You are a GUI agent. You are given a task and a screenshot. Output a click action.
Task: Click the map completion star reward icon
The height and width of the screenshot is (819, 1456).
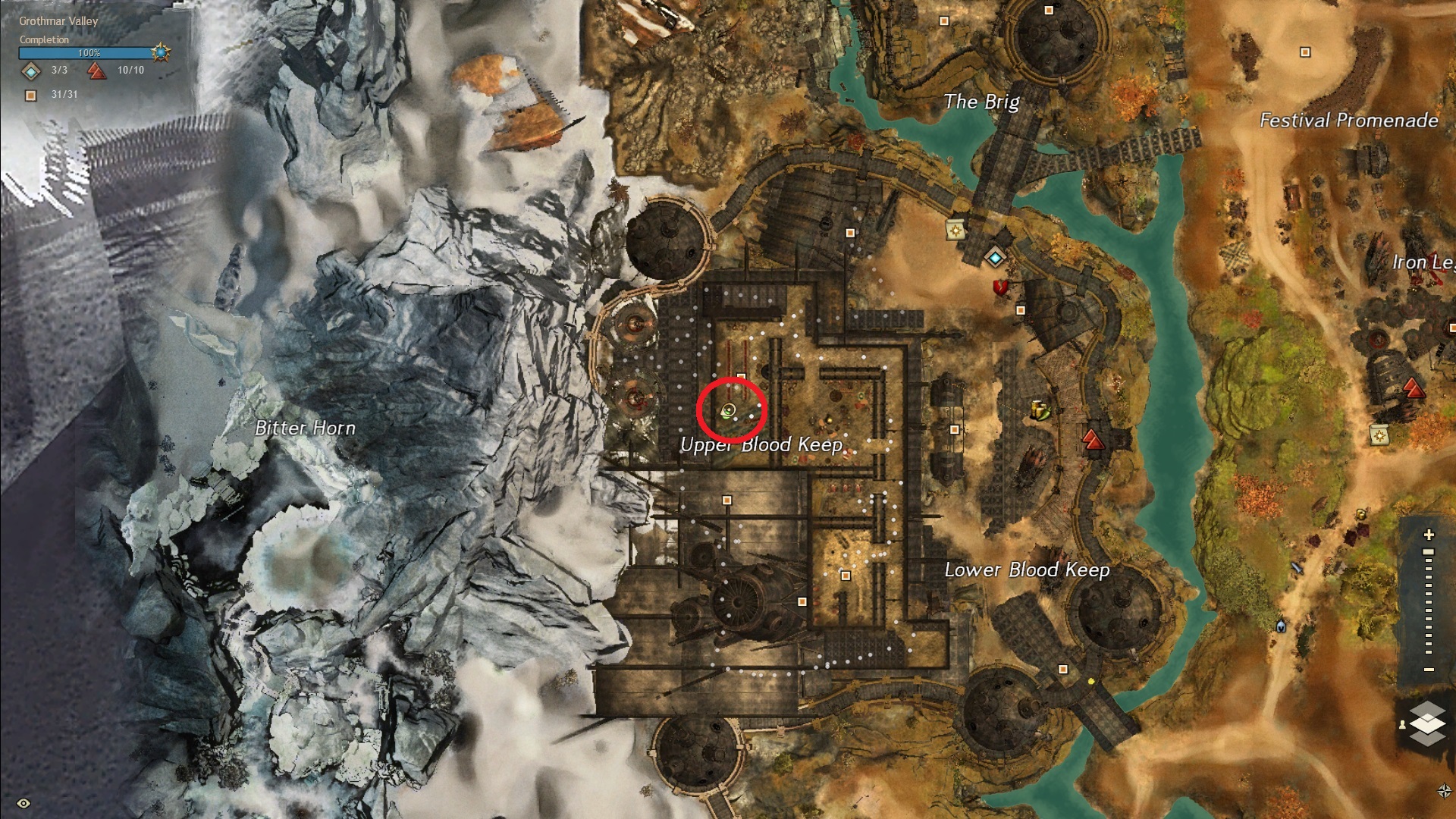point(161,52)
